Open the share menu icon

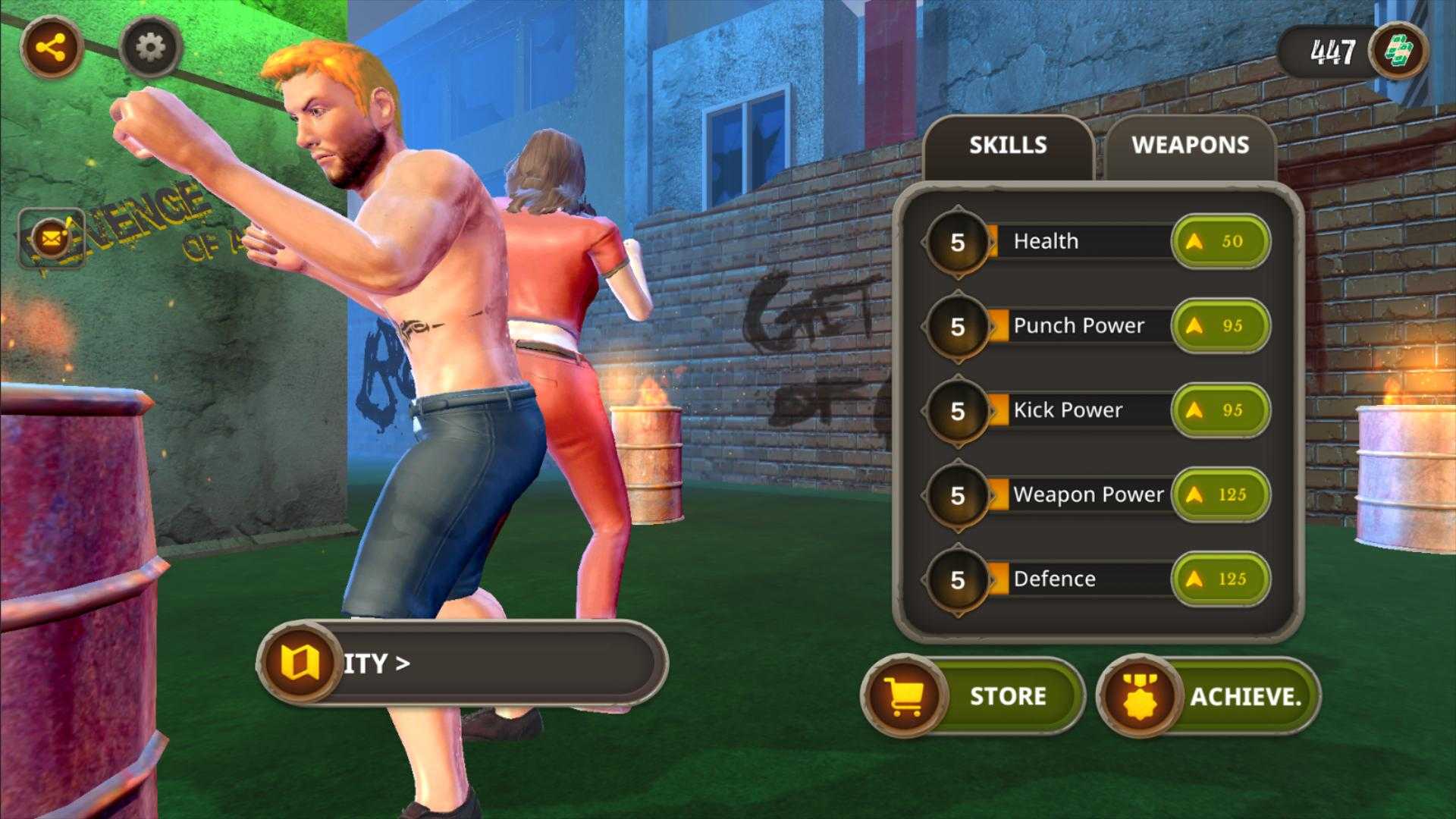tap(52, 49)
